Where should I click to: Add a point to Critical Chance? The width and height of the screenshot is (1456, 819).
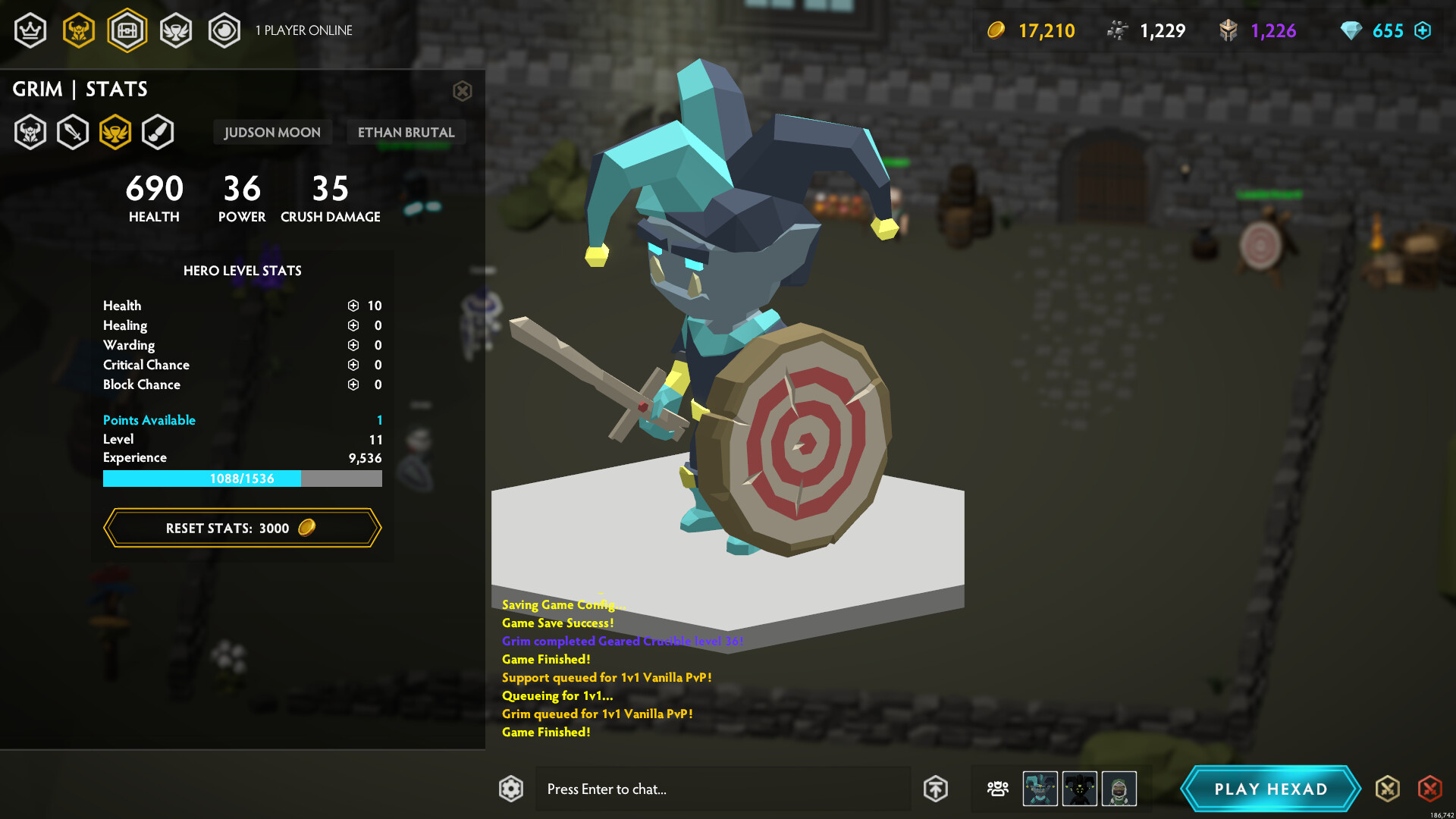[352, 365]
